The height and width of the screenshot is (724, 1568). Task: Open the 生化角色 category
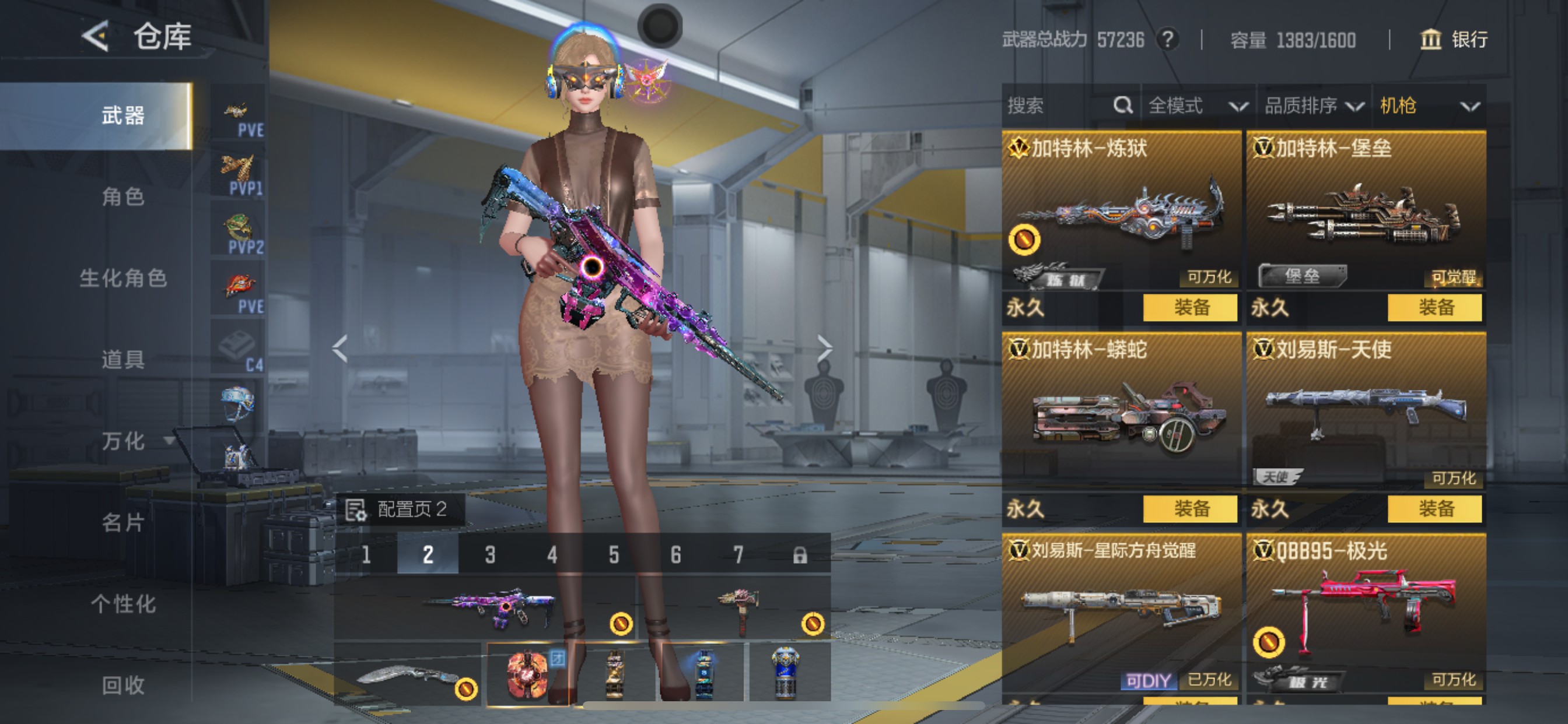click(123, 278)
